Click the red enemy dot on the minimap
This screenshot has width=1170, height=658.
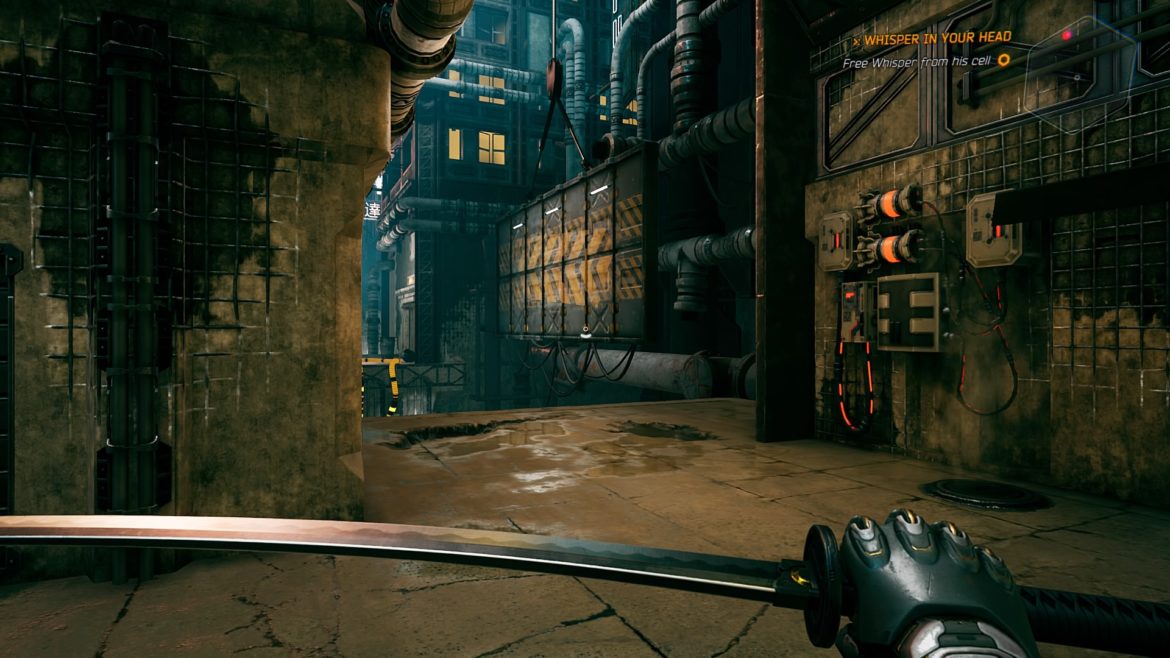[x=1067, y=35]
